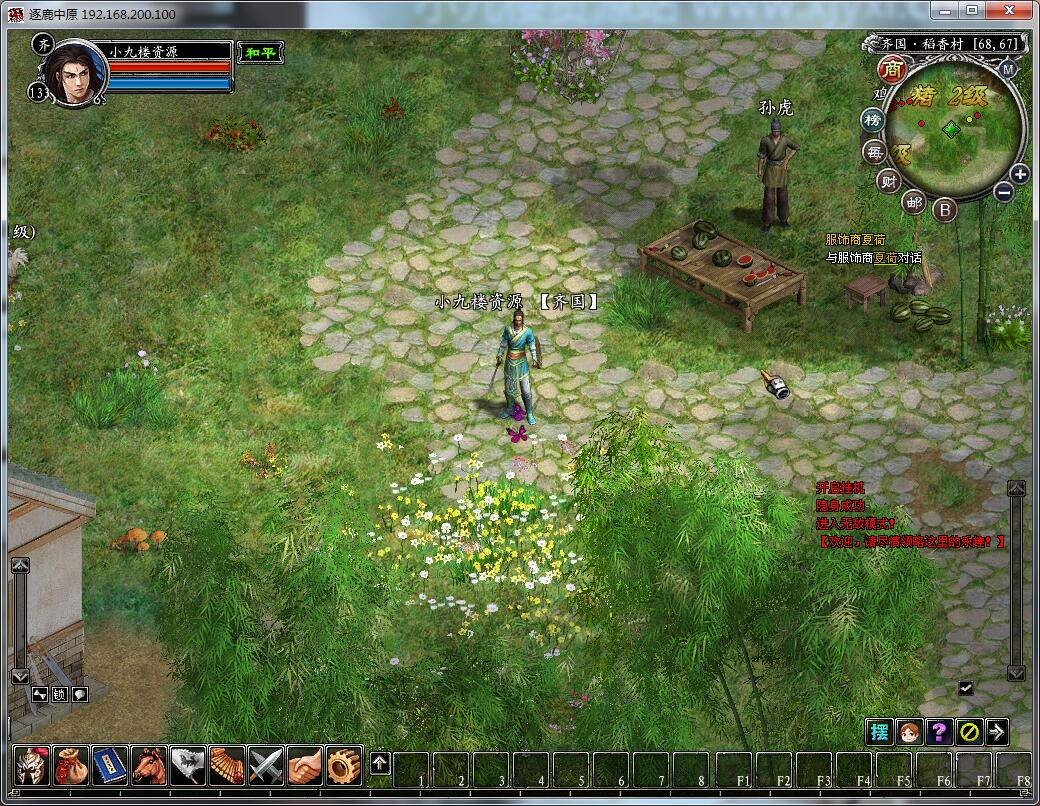
Task: Click the 摆 stall button
Action: 879,731
